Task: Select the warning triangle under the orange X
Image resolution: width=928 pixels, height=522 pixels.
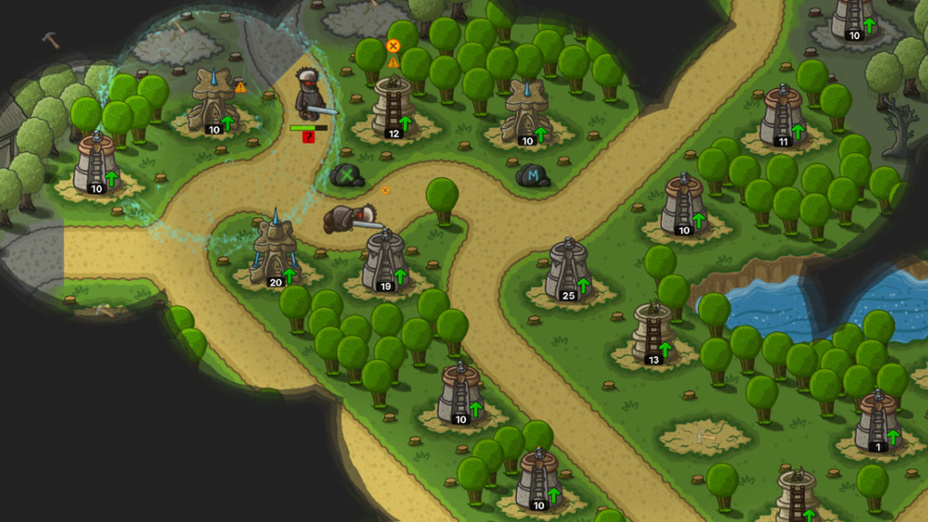Action: pyautogui.click(x=393, y=62)
